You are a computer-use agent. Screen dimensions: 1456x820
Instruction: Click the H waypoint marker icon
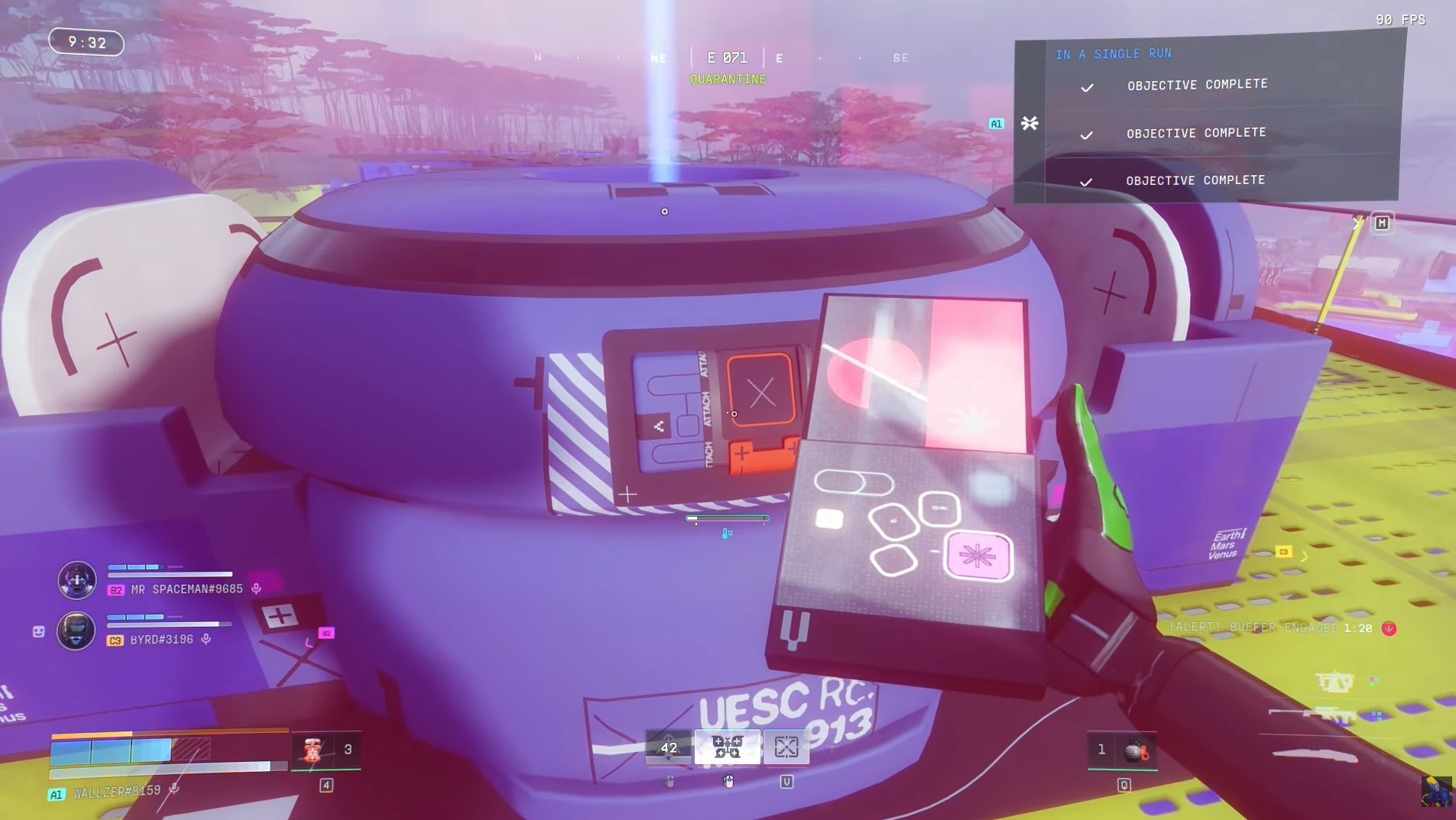(1381, 222)
